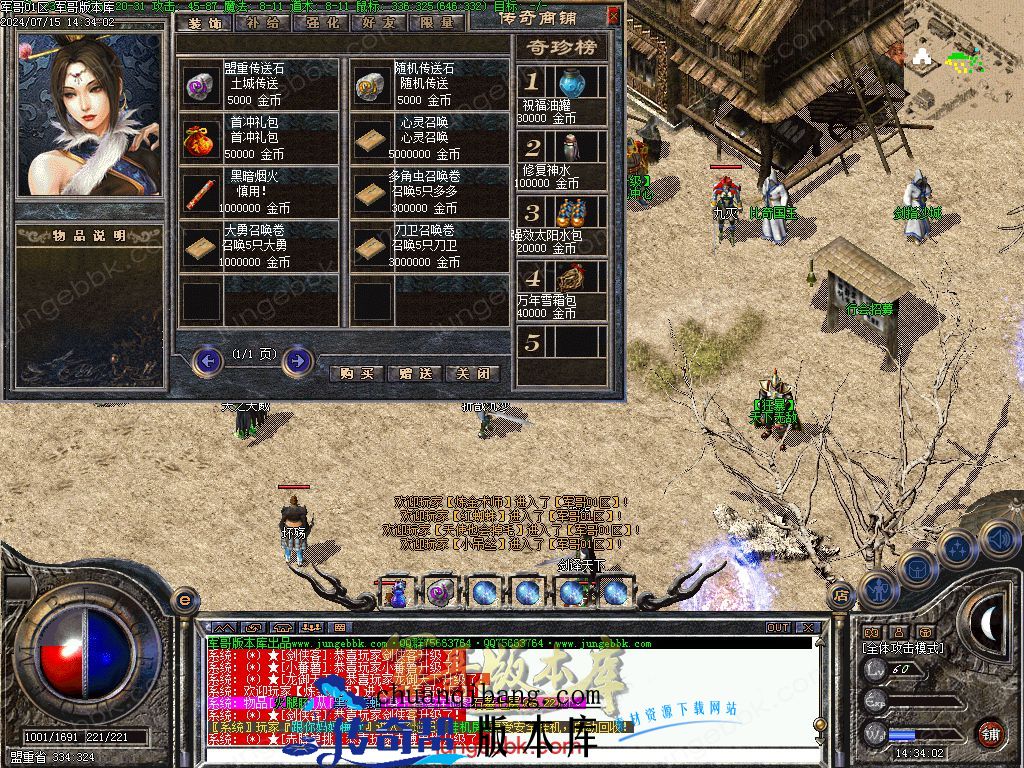Click the 购买 buy button

(x=356, y=373)
